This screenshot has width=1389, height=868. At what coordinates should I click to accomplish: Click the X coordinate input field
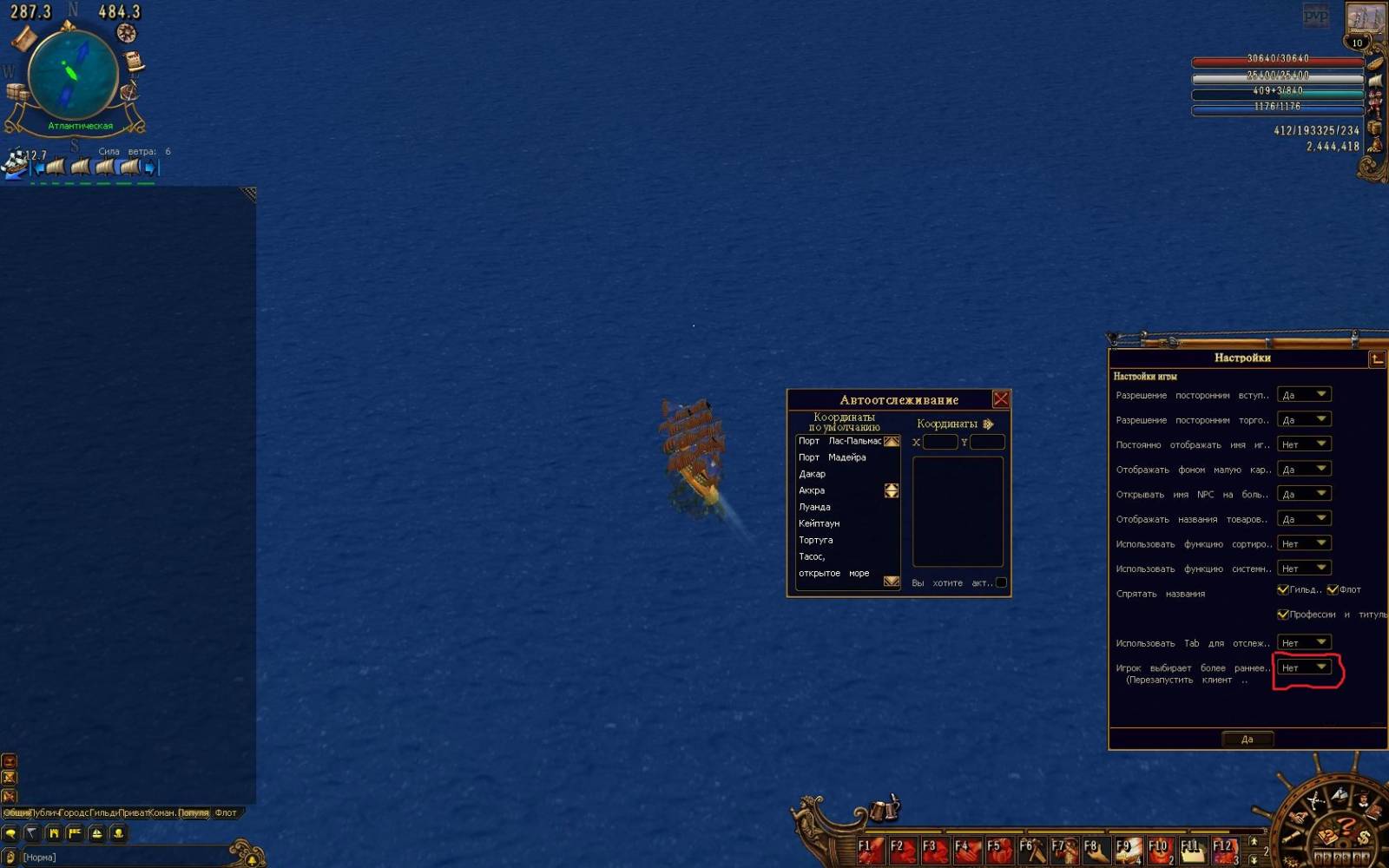click(x=940, y=442)
